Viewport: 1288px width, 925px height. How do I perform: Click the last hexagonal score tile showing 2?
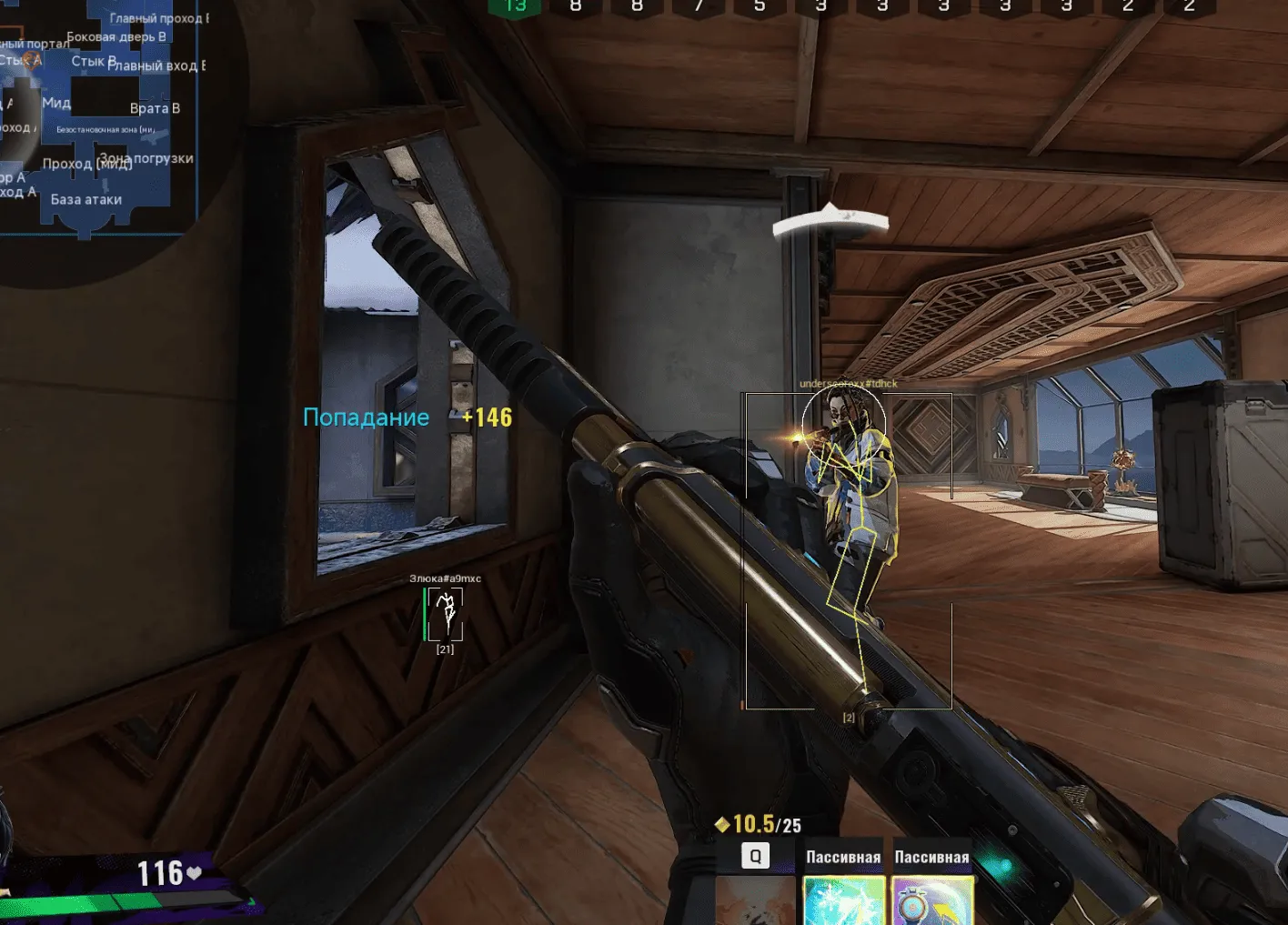[1188, 7]
